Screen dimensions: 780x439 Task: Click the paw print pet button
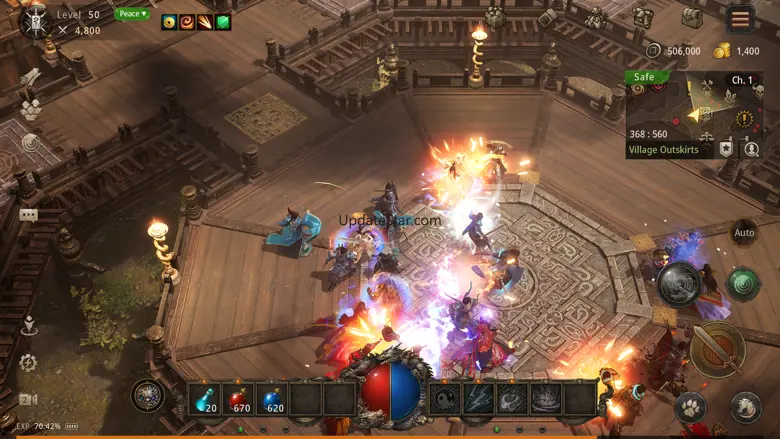pos(690,407)
